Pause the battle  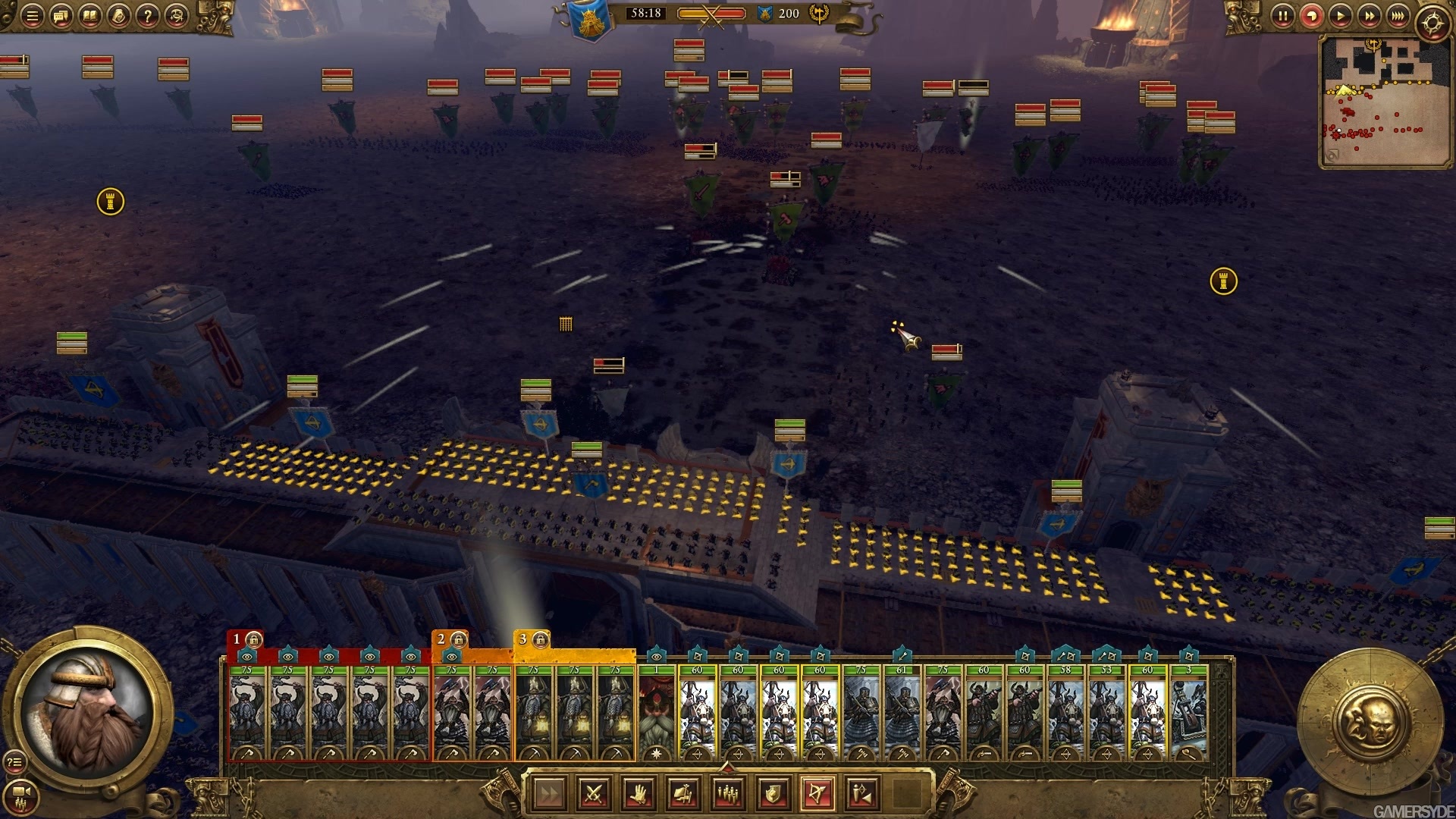coord(1282,16)
